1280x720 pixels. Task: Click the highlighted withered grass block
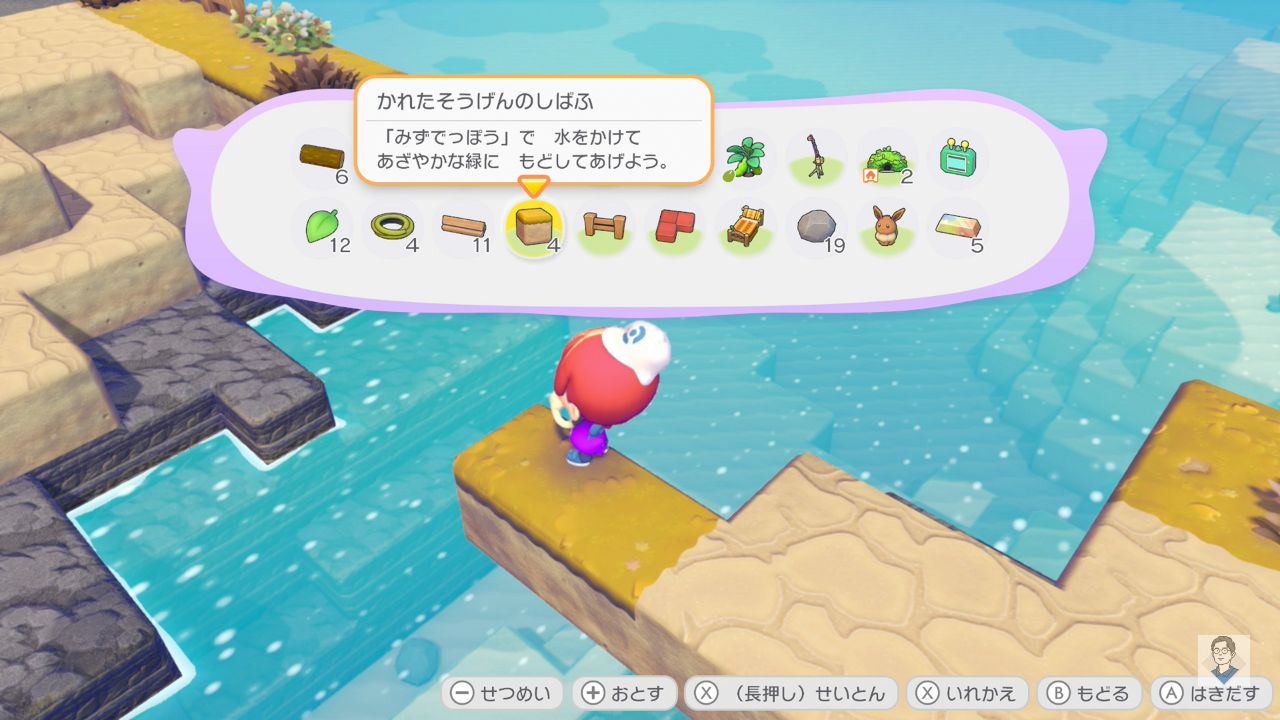(x=533, y=228)
